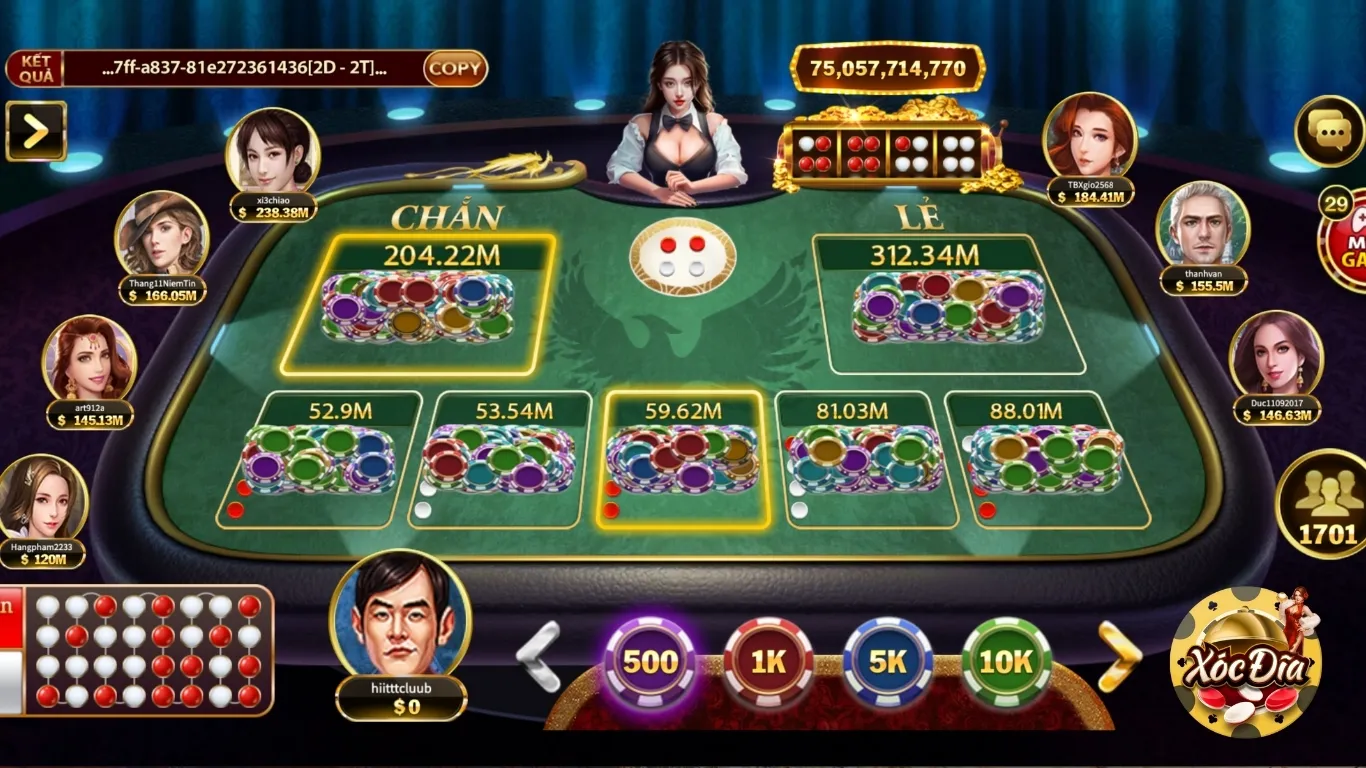The height and width of the screenshot is (768, 1366).
Task: View player xi3chiao's avatar
Action: (272, 153)
